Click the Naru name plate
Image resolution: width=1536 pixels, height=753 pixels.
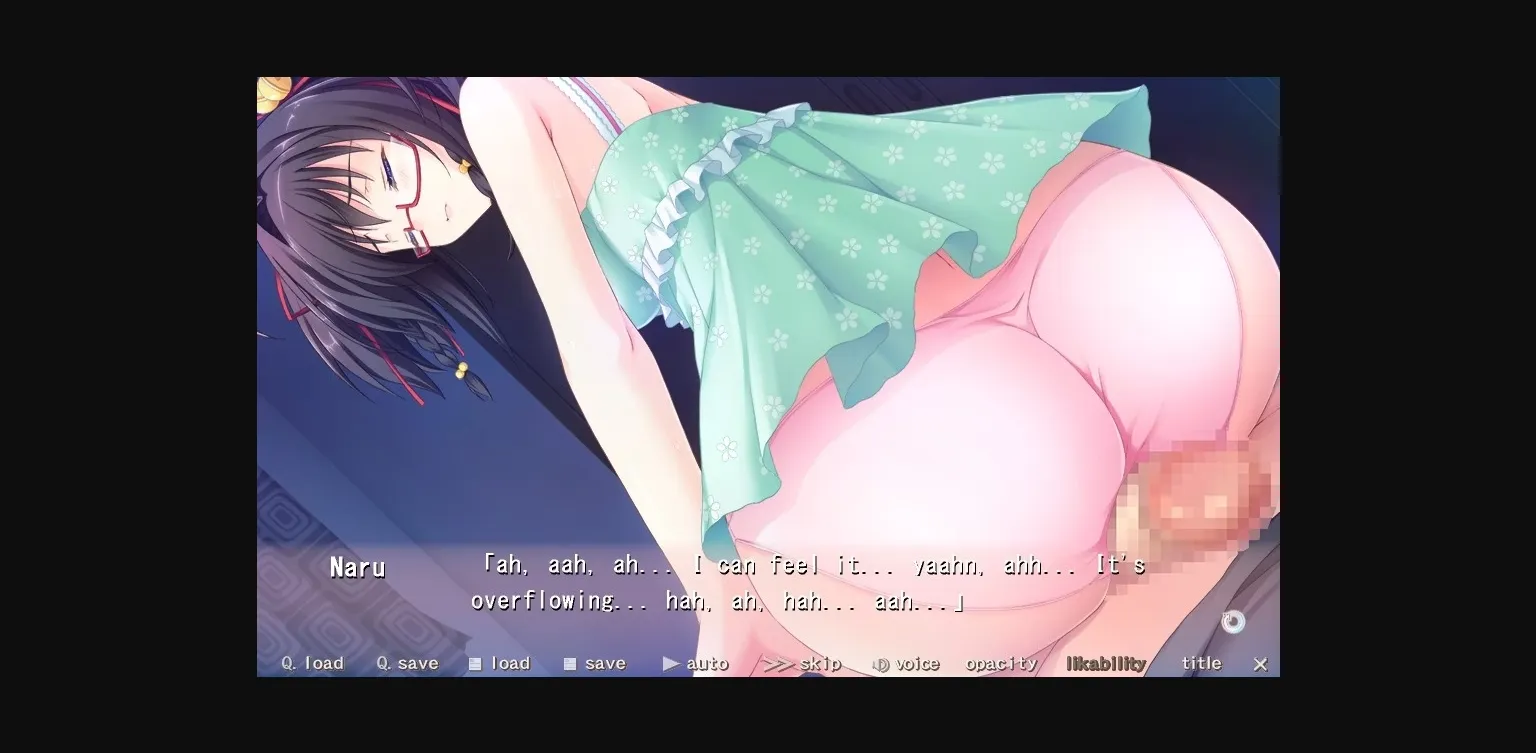point(357,567)
